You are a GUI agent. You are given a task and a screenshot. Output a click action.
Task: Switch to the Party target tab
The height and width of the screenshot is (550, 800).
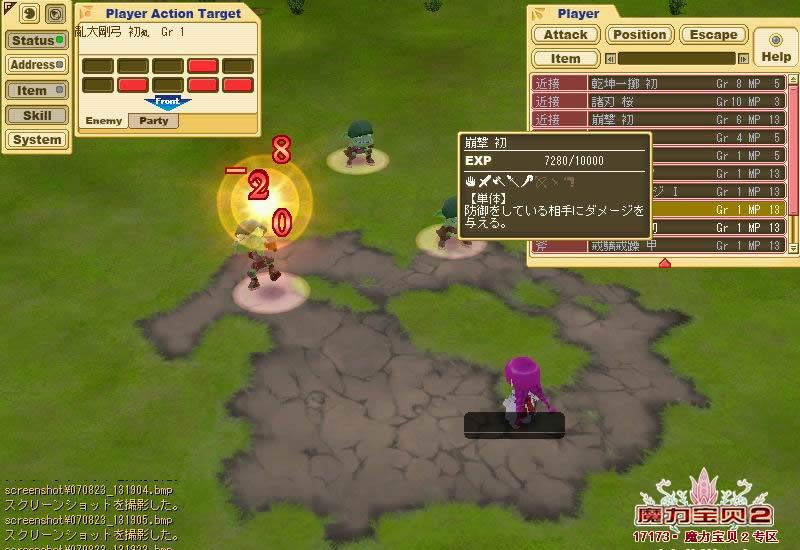153,121
